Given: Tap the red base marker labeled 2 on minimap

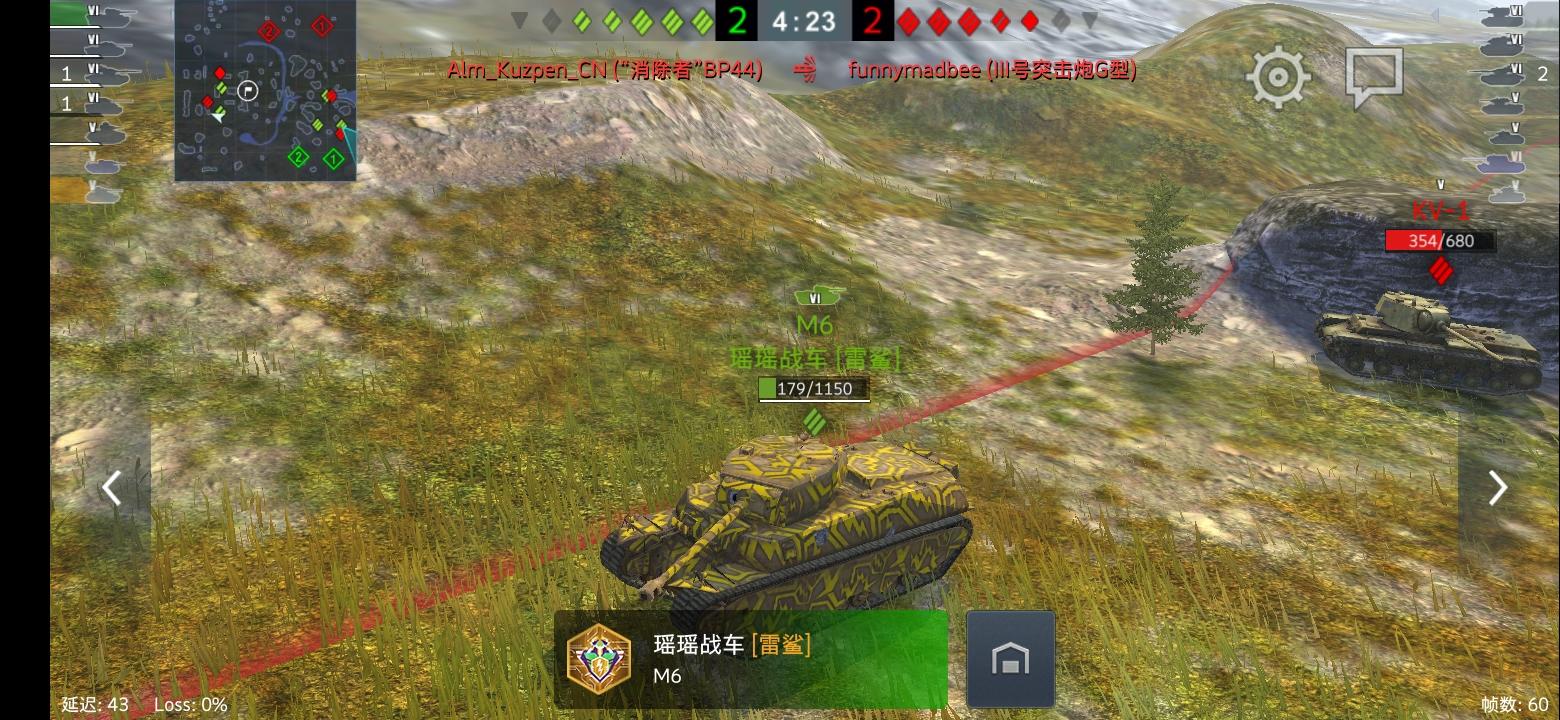Looking at the screenshot, I should (x=269, y=31).
